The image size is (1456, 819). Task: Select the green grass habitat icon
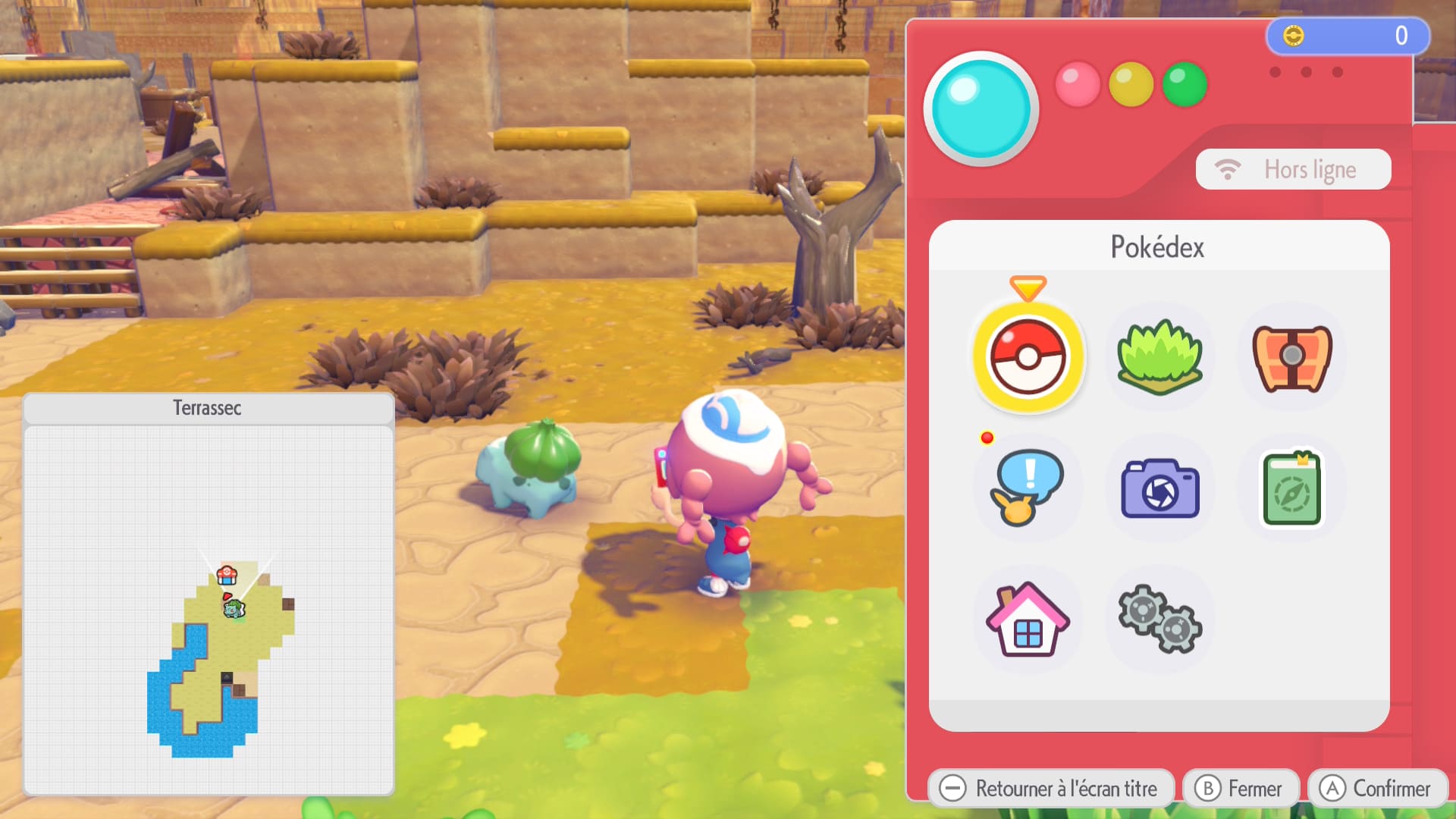(1159, 357)
